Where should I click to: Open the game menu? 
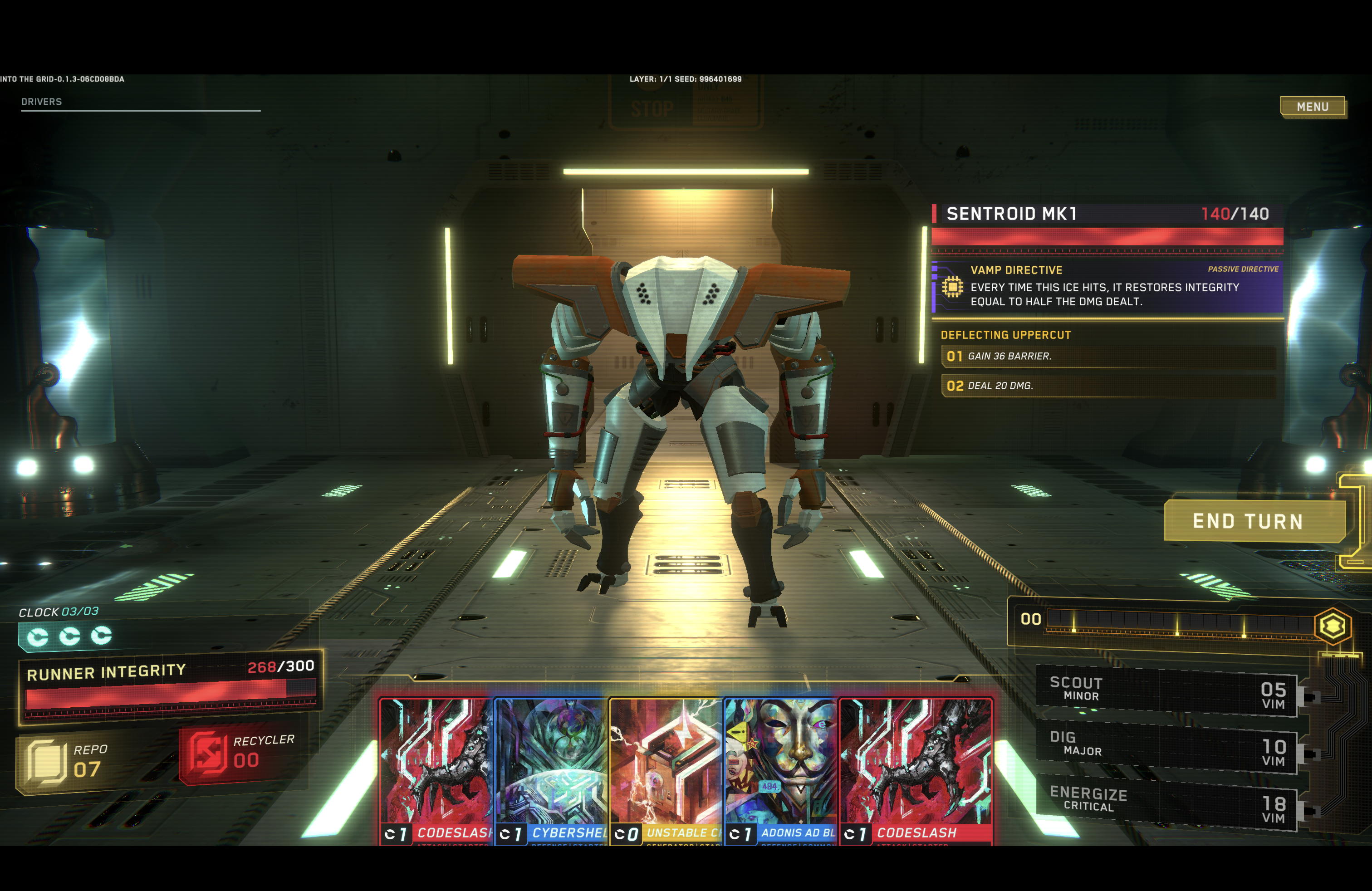tap(1313, 107)
